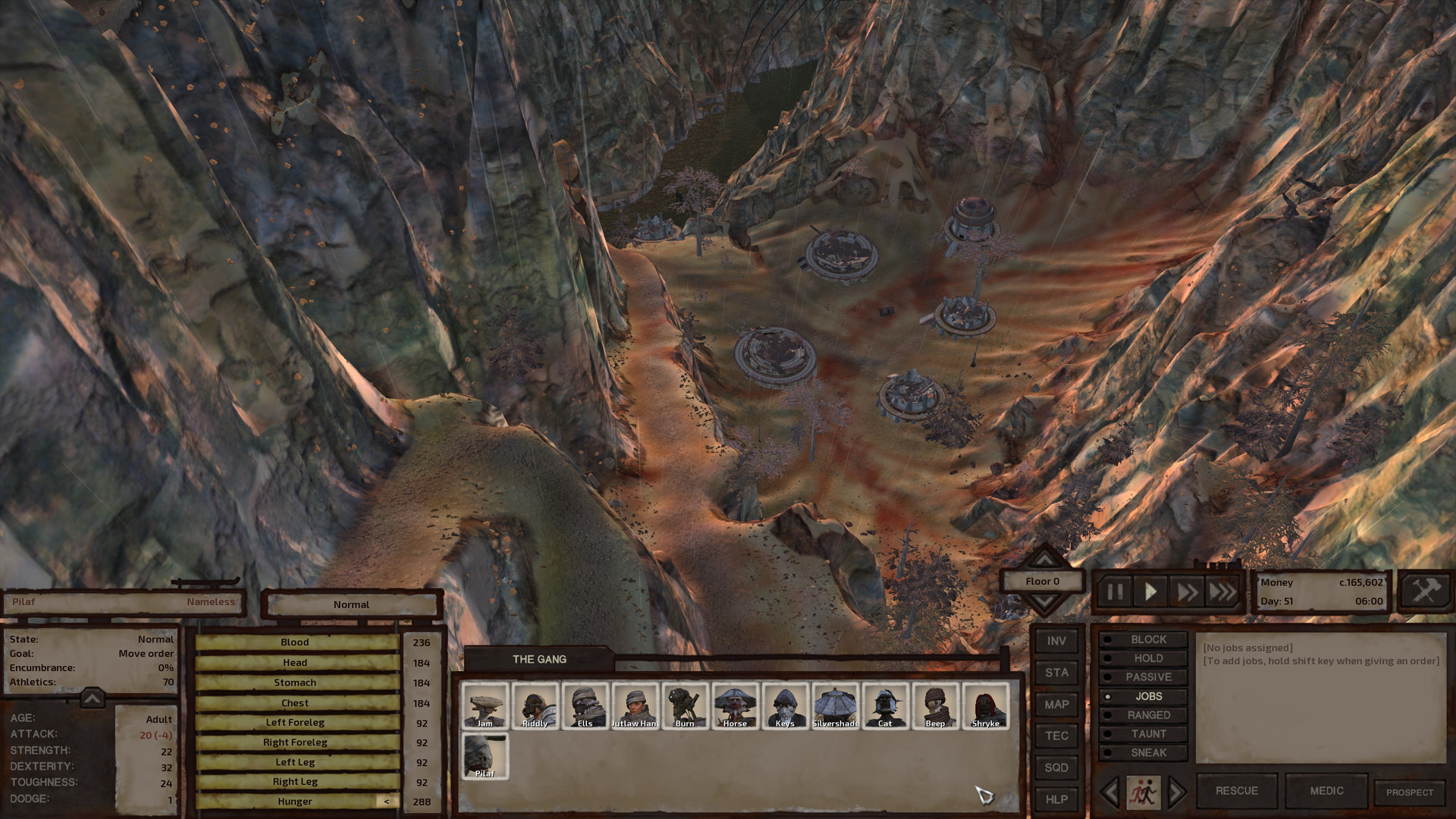The width and height of the screenshot is (1456, 819).
Task: Open the STA stats panel
Action: [1056, 672]
